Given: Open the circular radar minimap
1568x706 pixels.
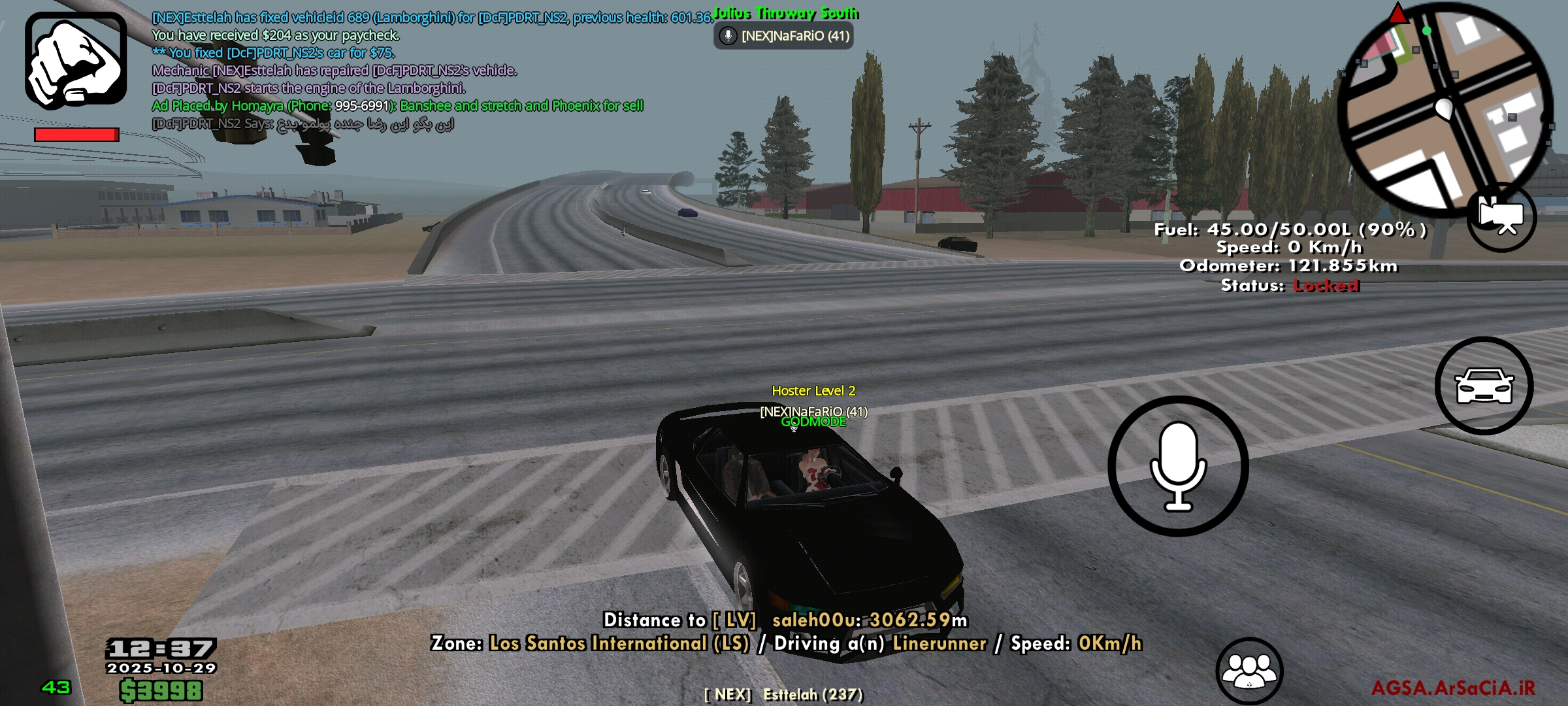Looking at the screenshot, I should click(1445, 108).
